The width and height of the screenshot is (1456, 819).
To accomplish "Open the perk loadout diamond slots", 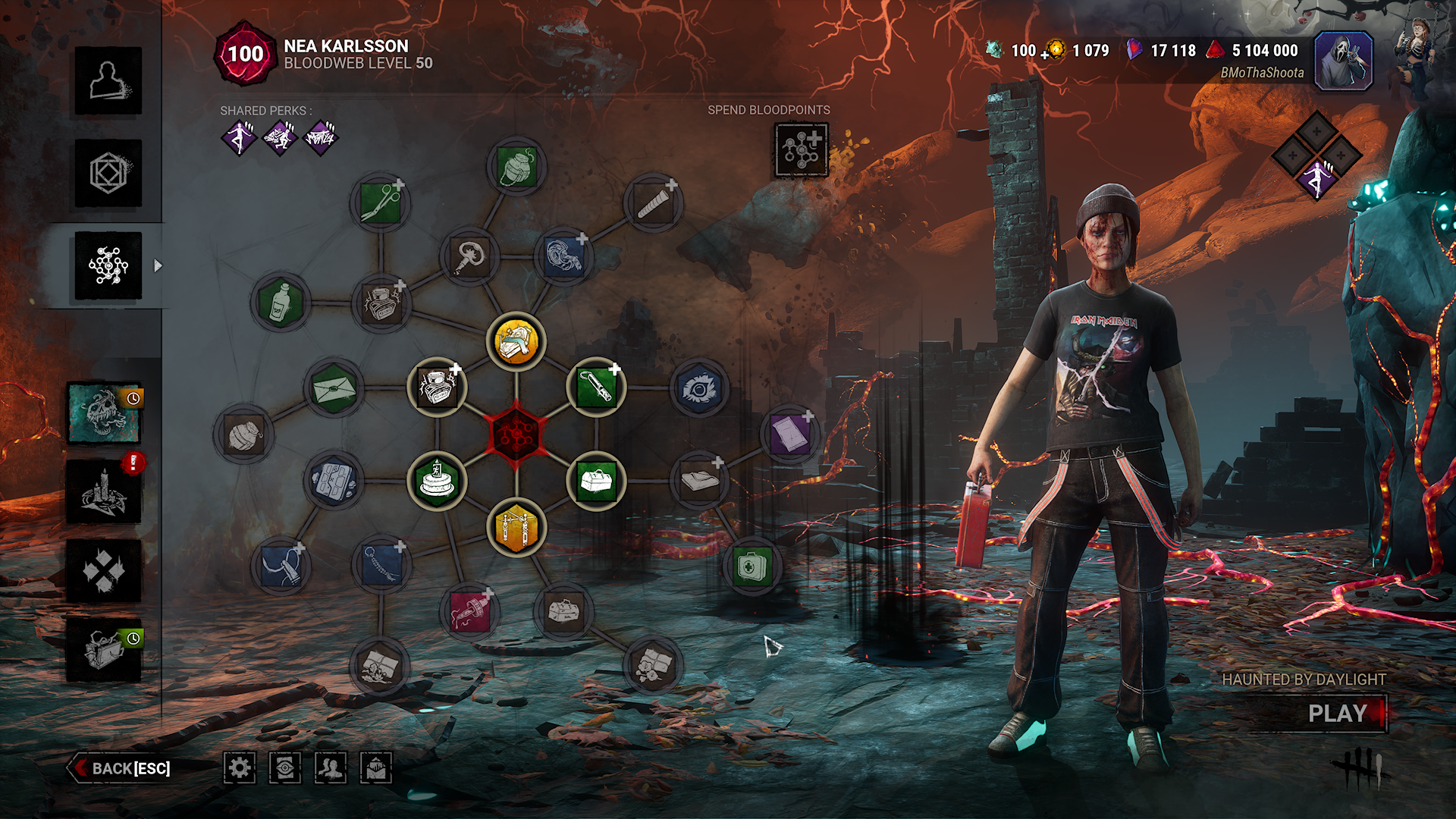I will pos(1316,155).
